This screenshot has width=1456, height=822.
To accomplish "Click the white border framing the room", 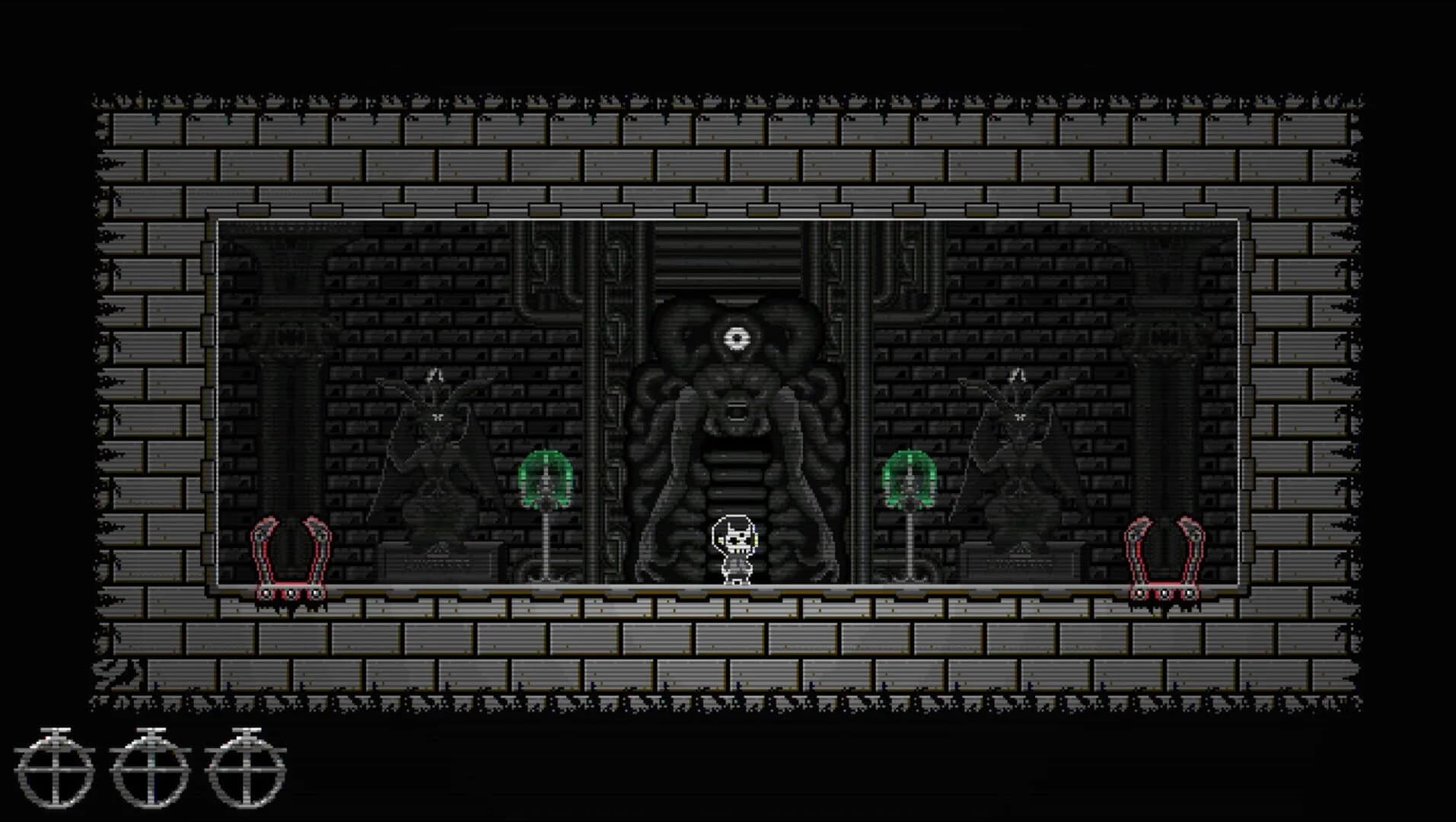I will click(731, 218).
